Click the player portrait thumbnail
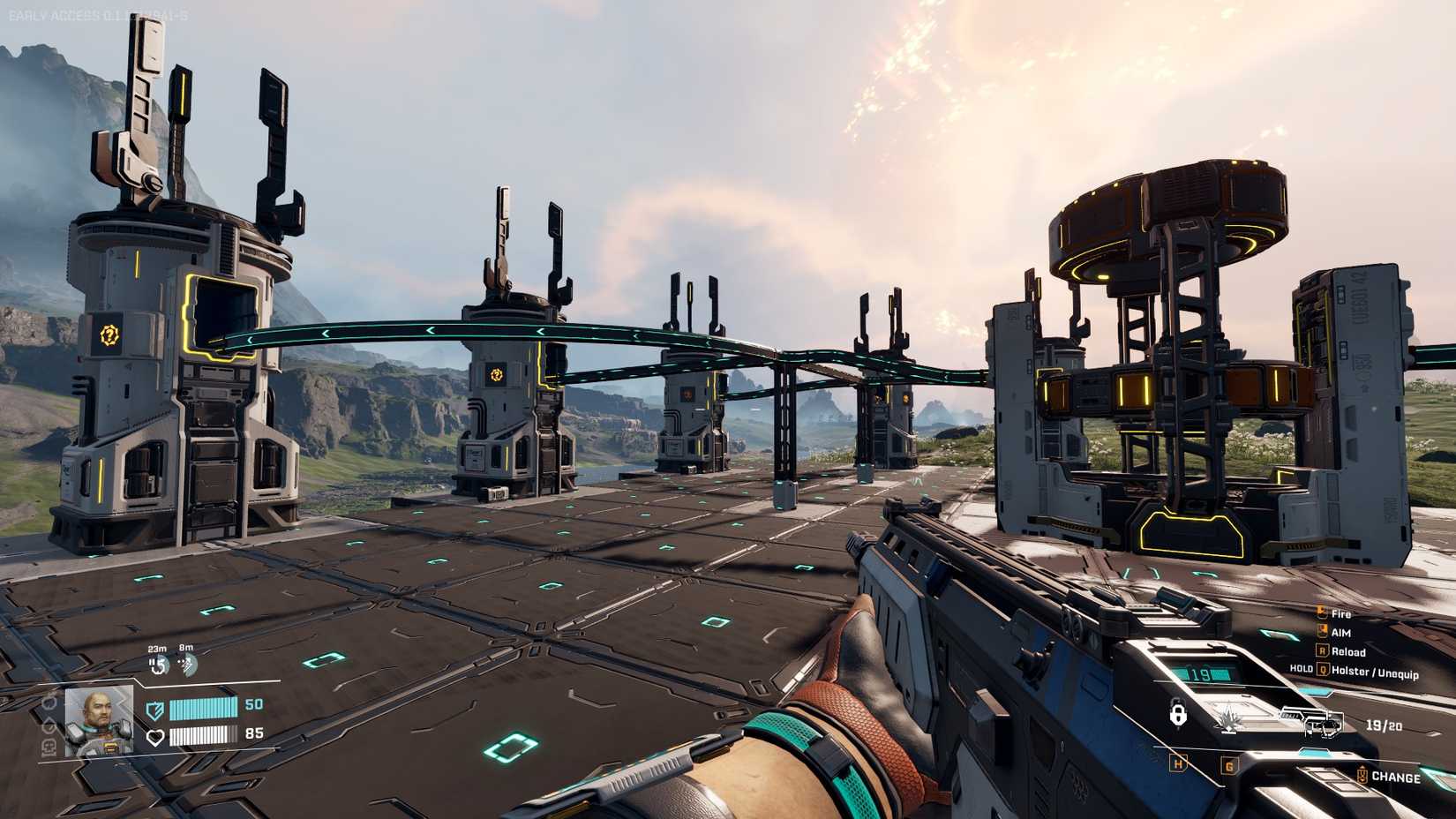The image size is (1456, 819). [97, 720]
